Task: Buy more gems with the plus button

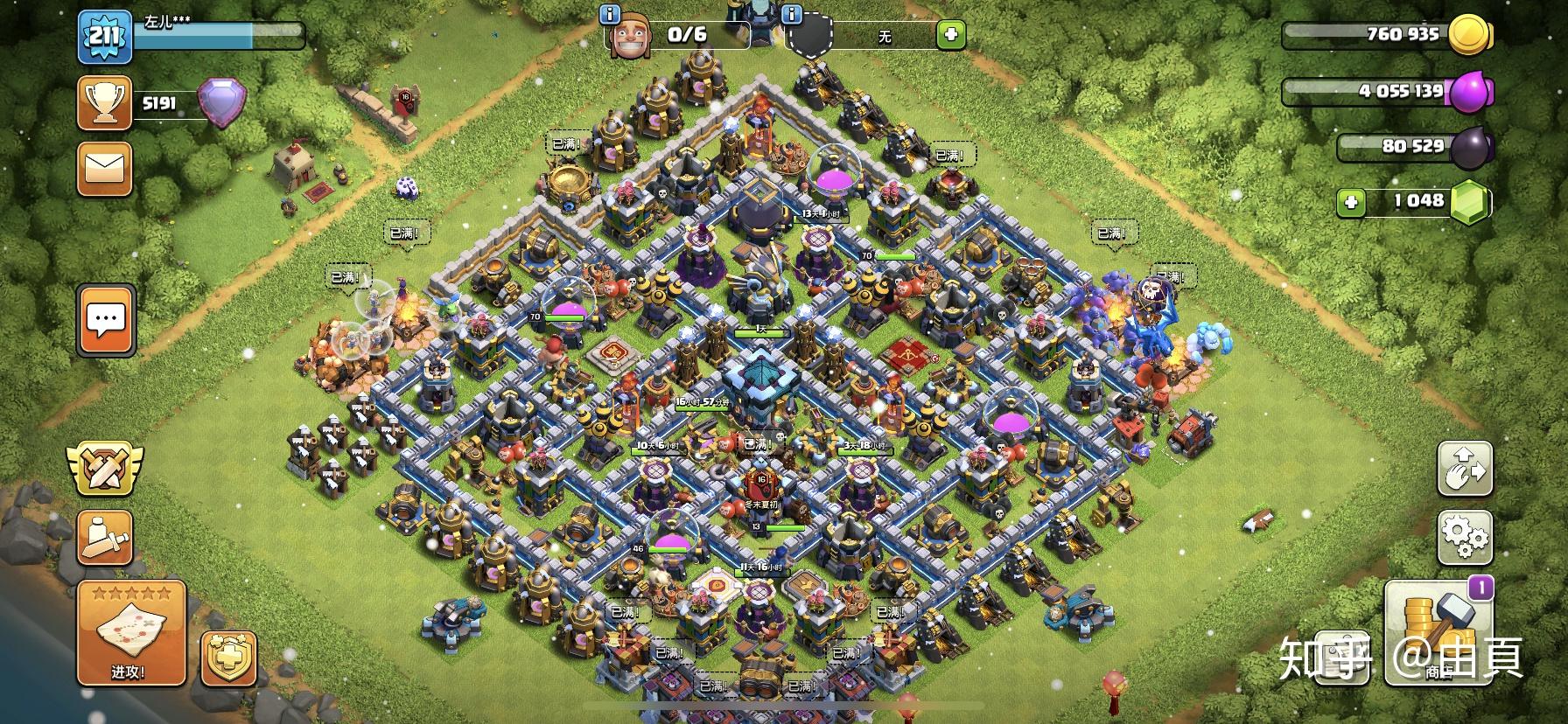Action: coord(1351,203)
